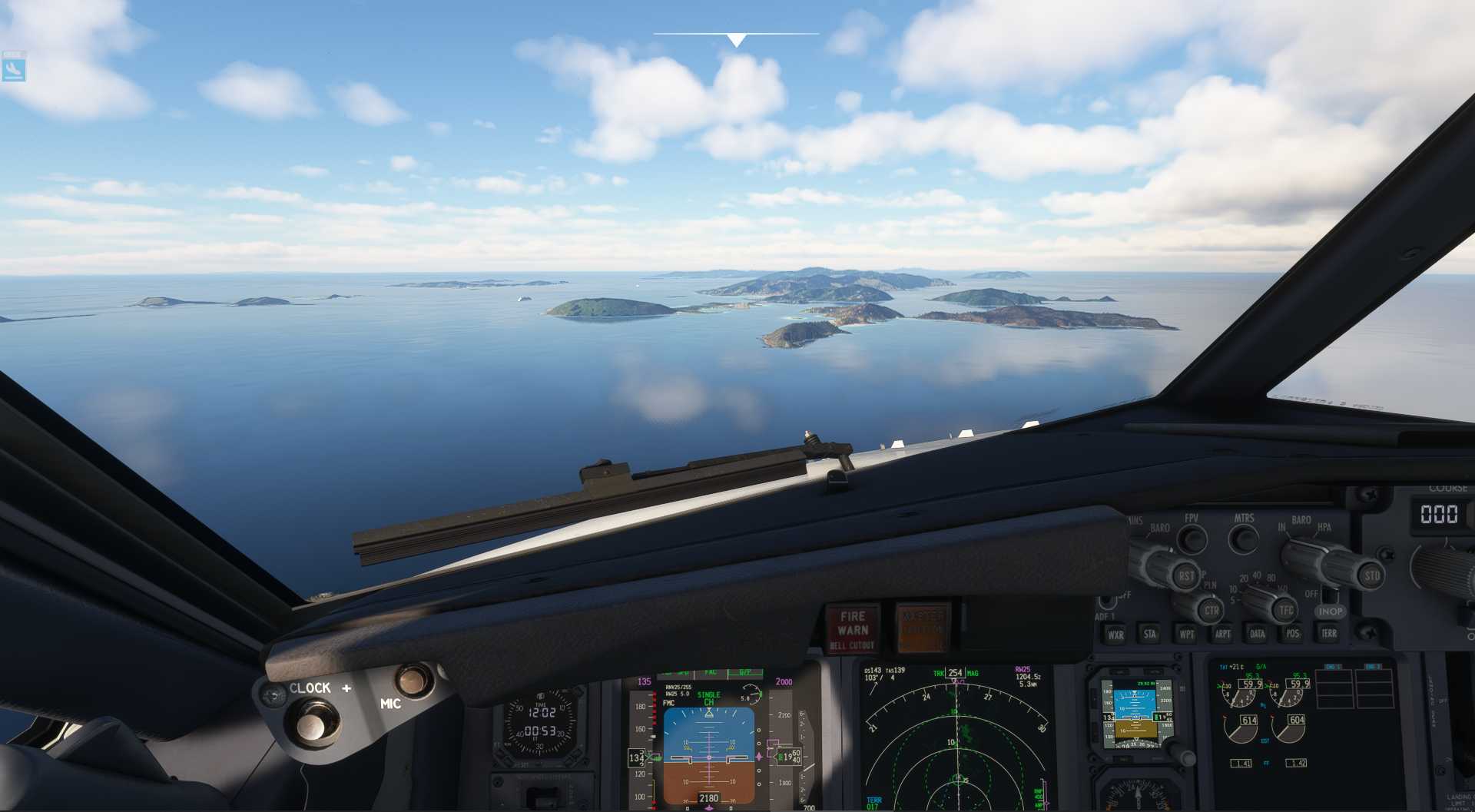
Task: Click the MTRS meters button
Action: pos(1243,538)
